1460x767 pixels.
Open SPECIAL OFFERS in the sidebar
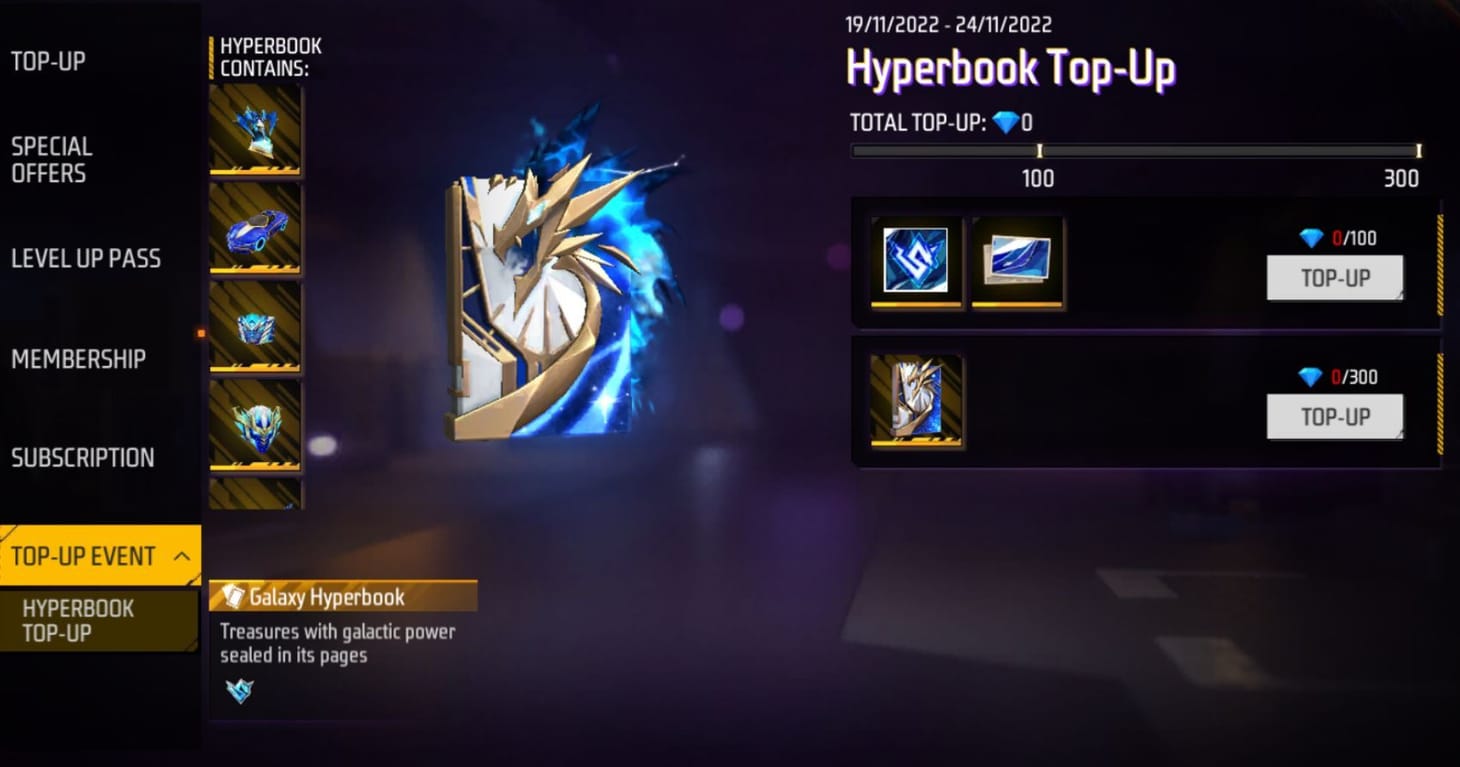click(53, 158)
